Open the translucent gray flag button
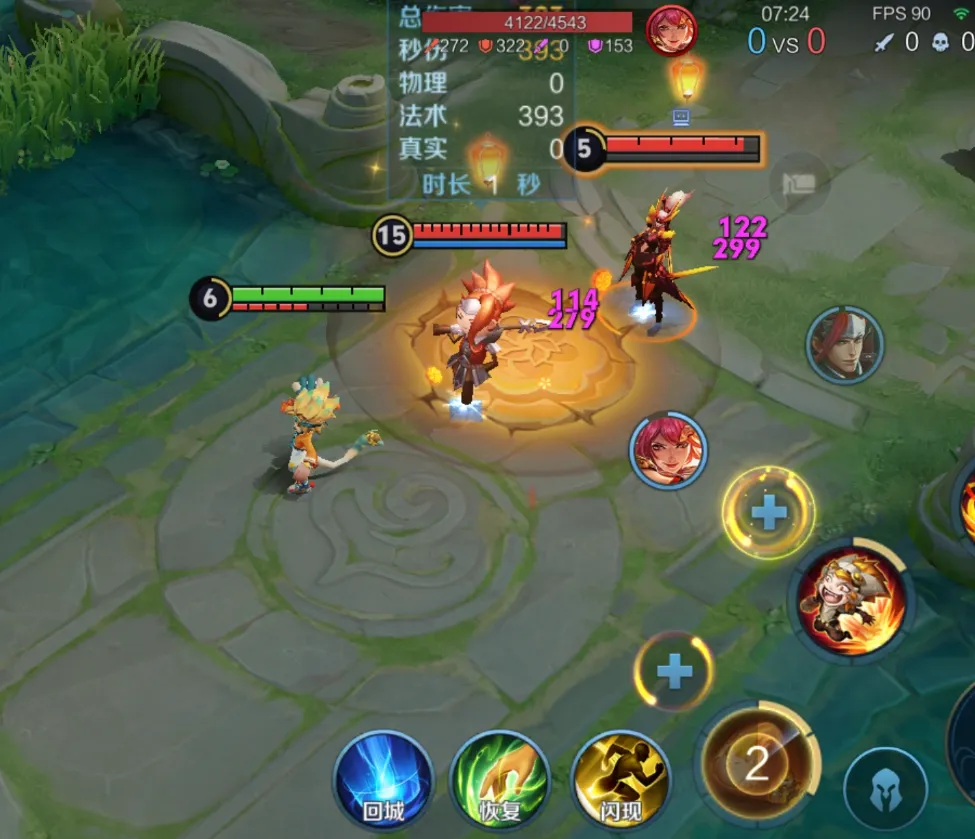 click(x=799, y=183)
